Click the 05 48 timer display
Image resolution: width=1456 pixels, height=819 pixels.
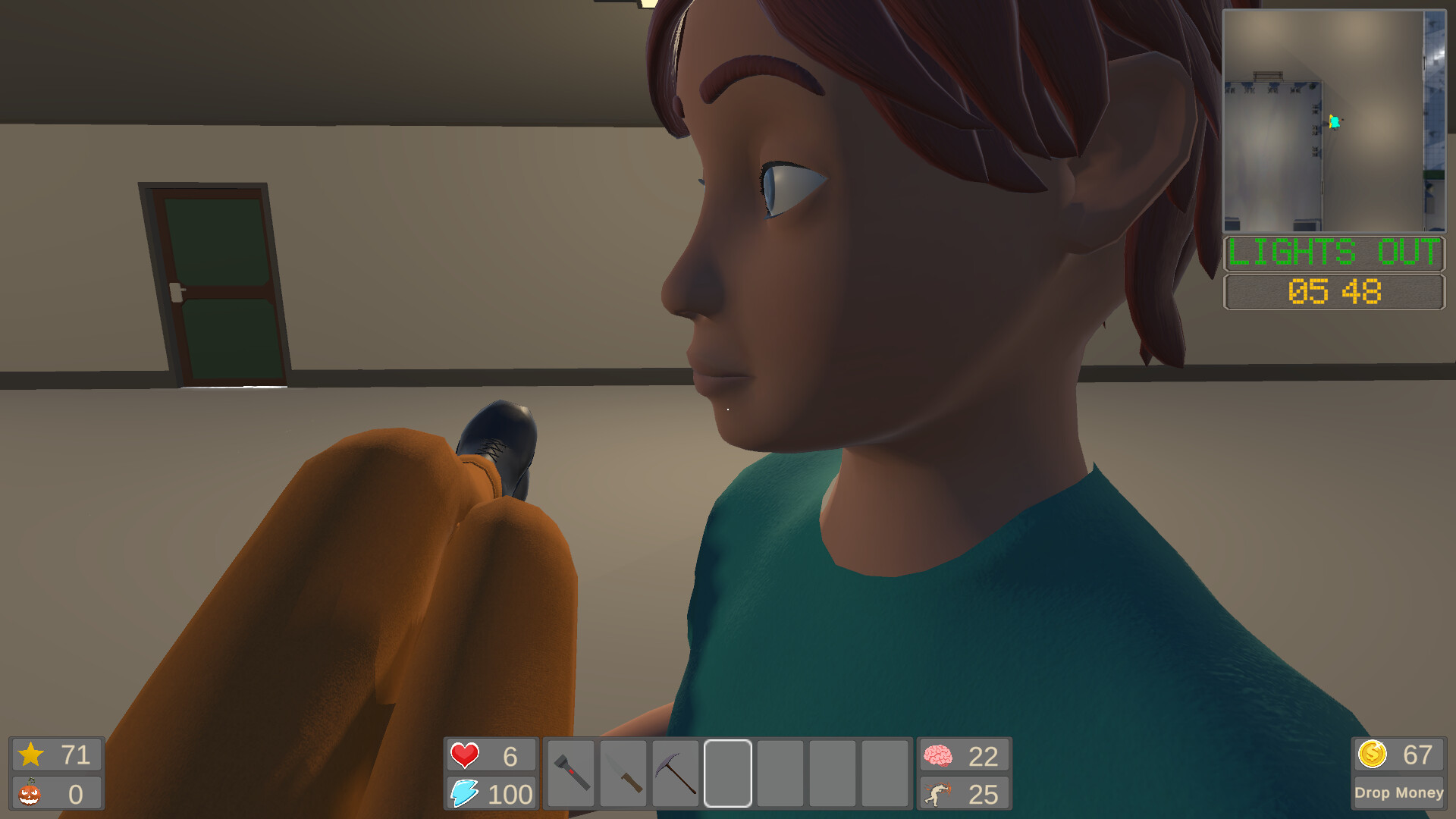(1333, 292)
